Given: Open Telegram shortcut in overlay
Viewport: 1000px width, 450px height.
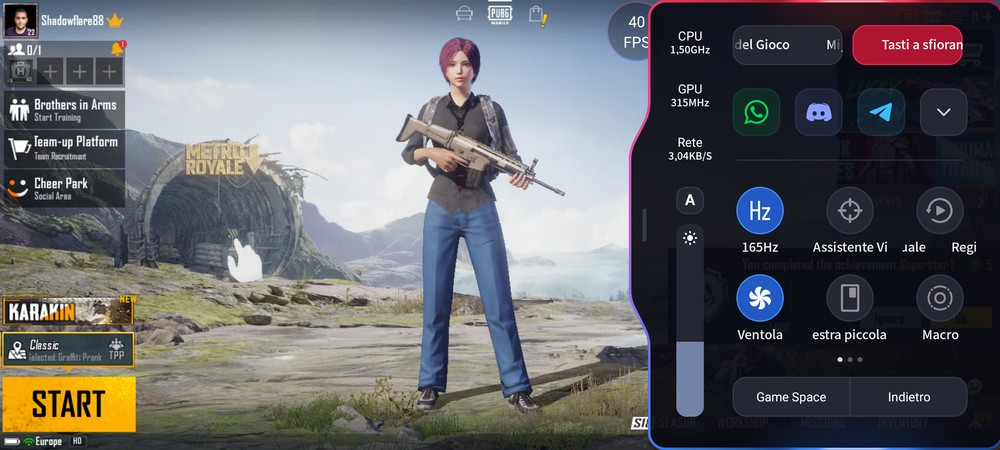Looking at the screenshot, I should click(881, 113).
